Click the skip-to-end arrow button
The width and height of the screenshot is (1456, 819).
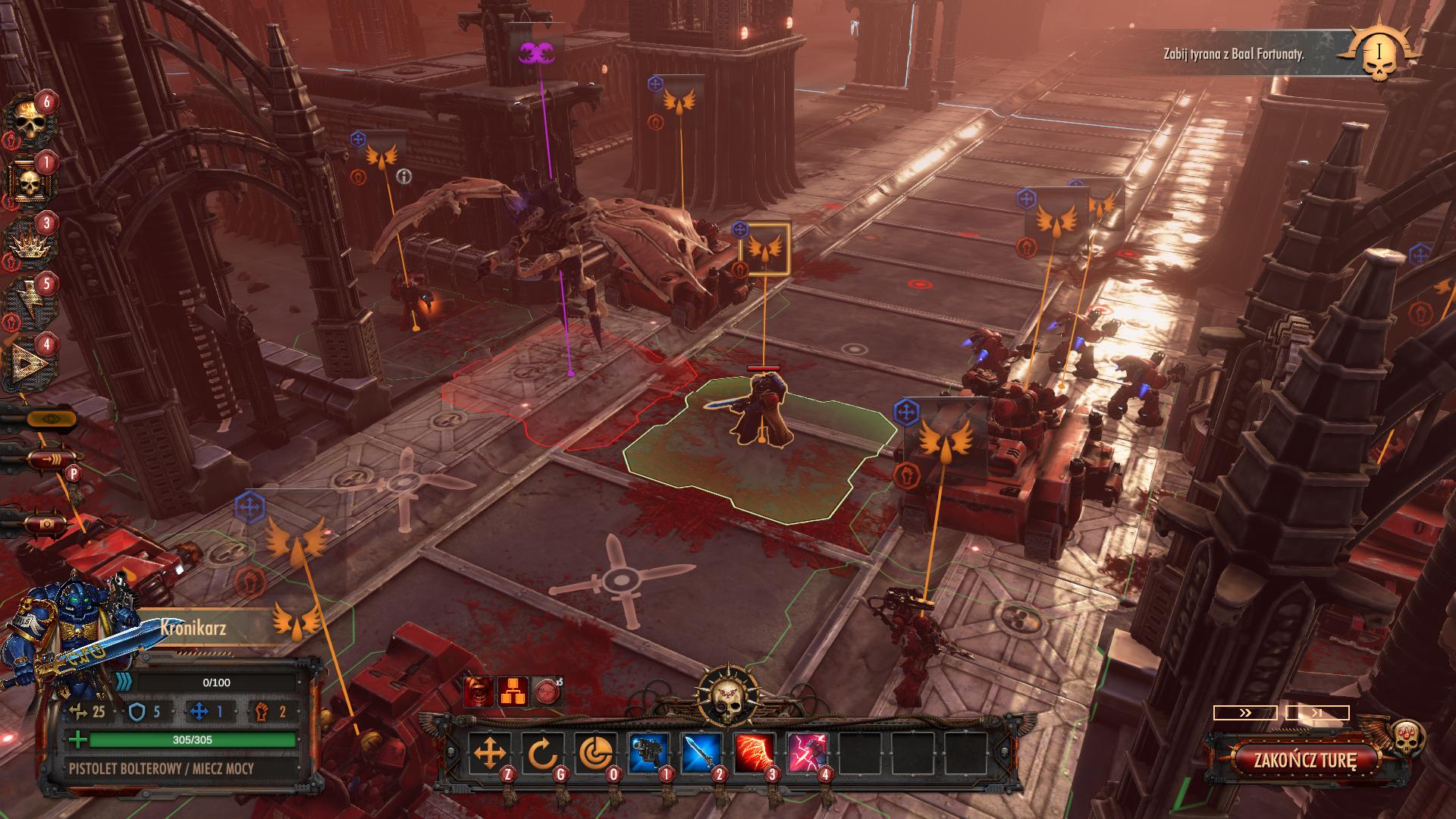1317,713
